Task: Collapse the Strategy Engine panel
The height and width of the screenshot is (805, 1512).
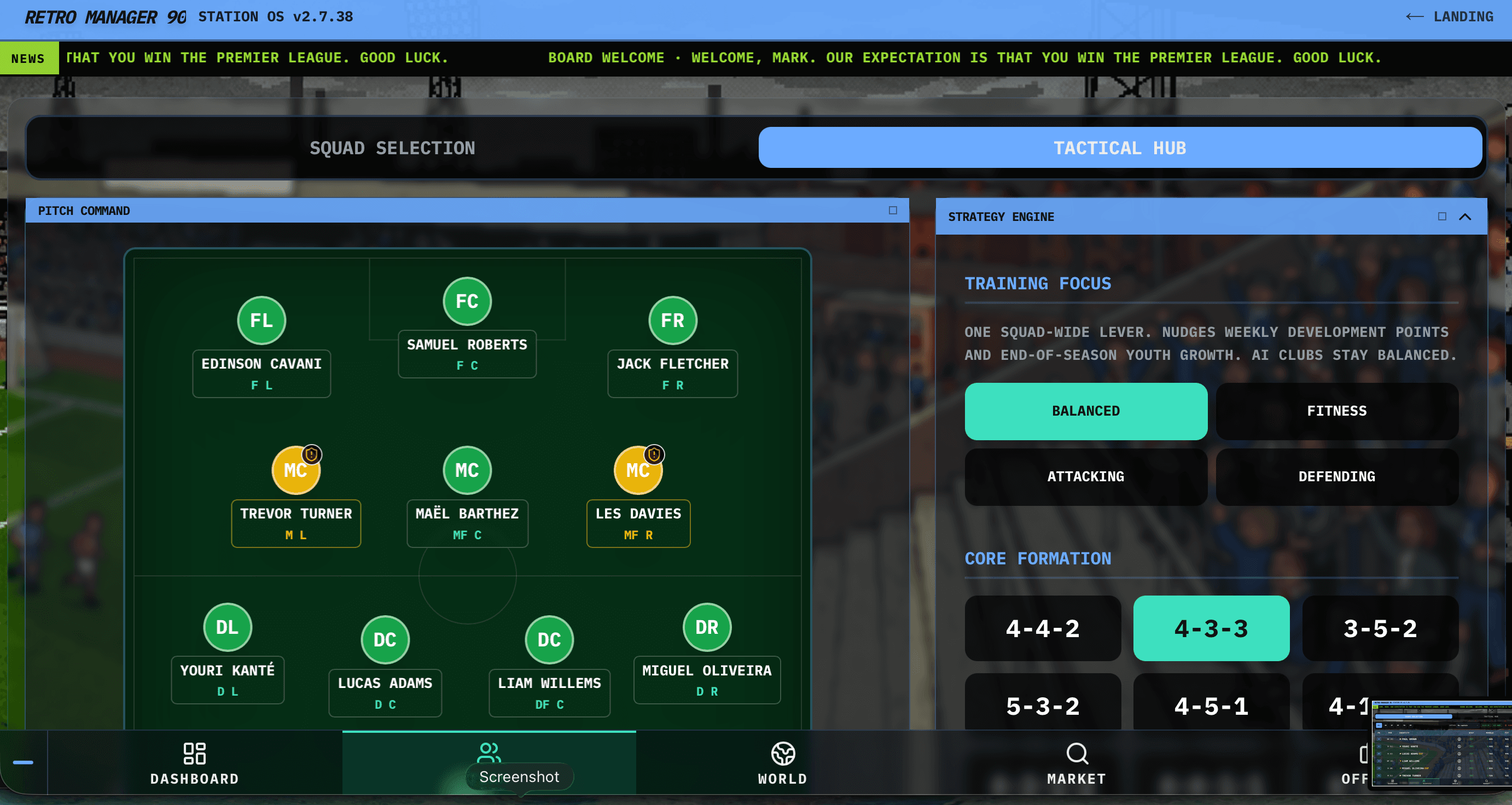Action: tap(1464, 217)
